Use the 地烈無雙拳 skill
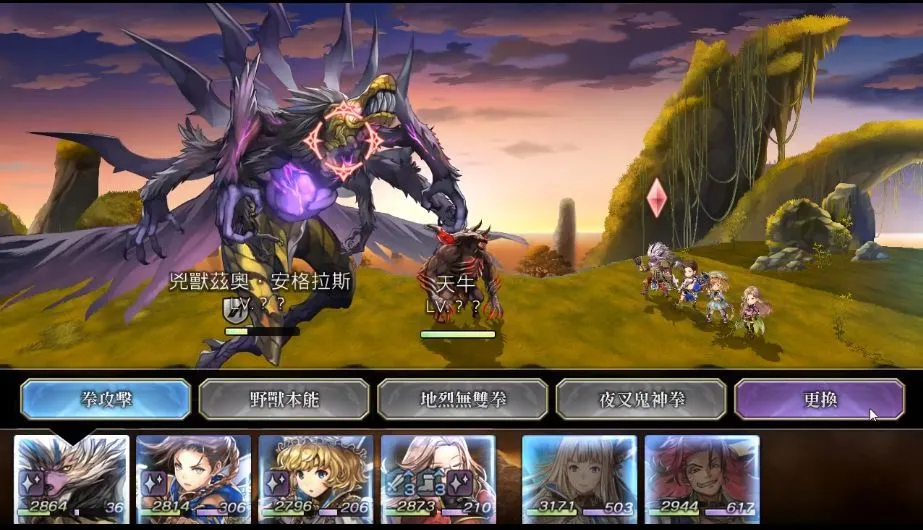 (462, 399)
